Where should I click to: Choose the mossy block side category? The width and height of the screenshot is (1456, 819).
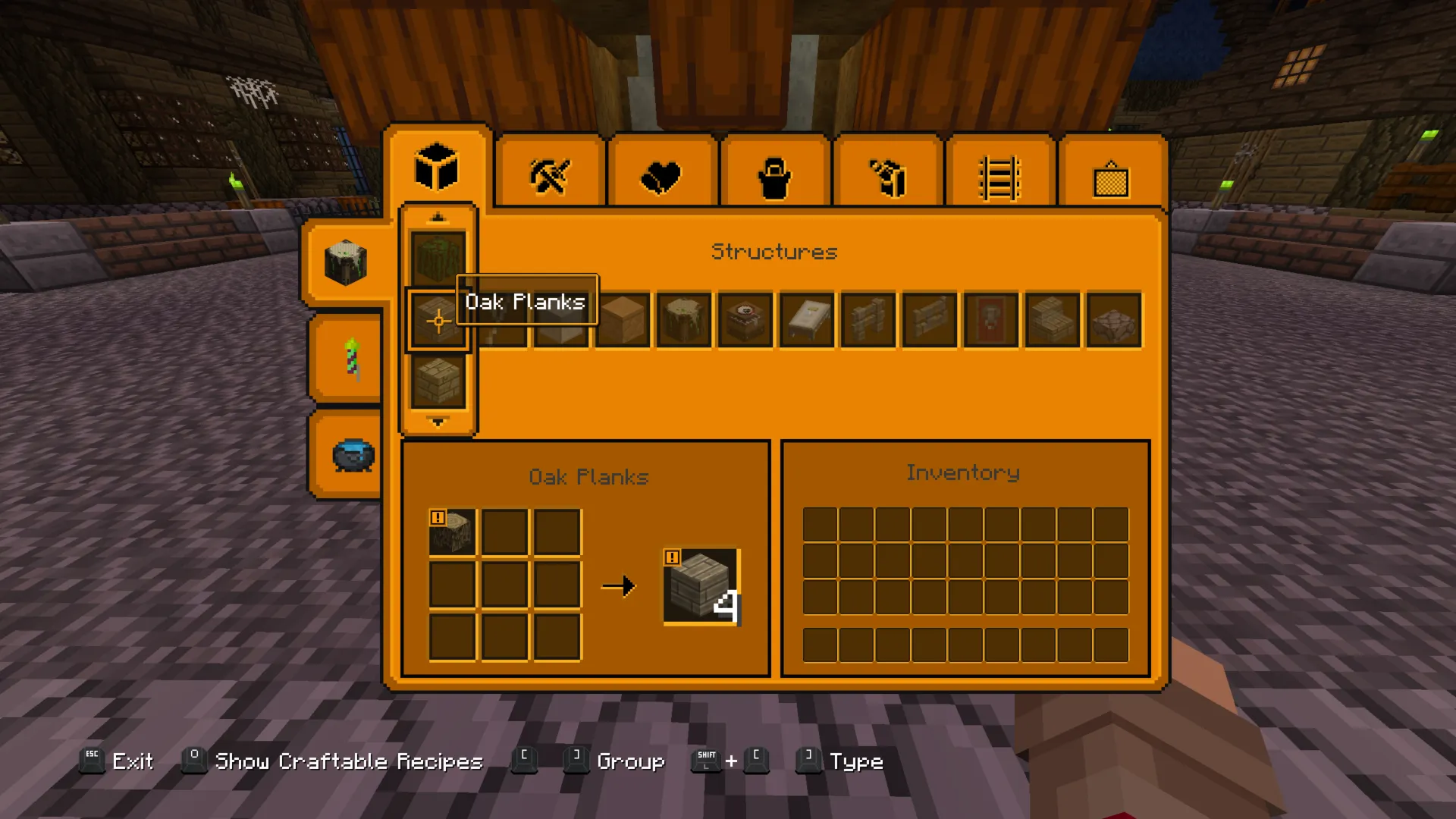[x=346, y=262]
